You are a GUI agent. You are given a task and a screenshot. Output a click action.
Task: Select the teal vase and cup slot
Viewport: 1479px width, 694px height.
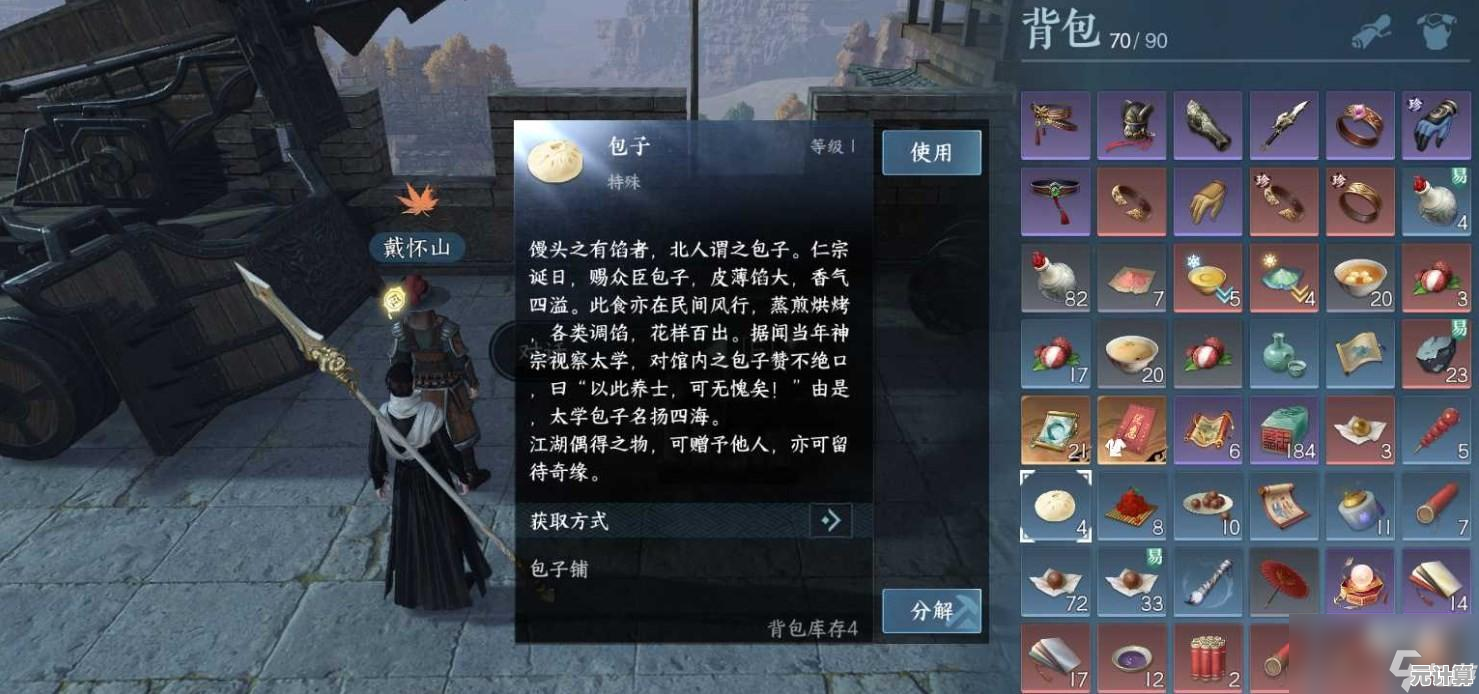(x=1283, y=354)
